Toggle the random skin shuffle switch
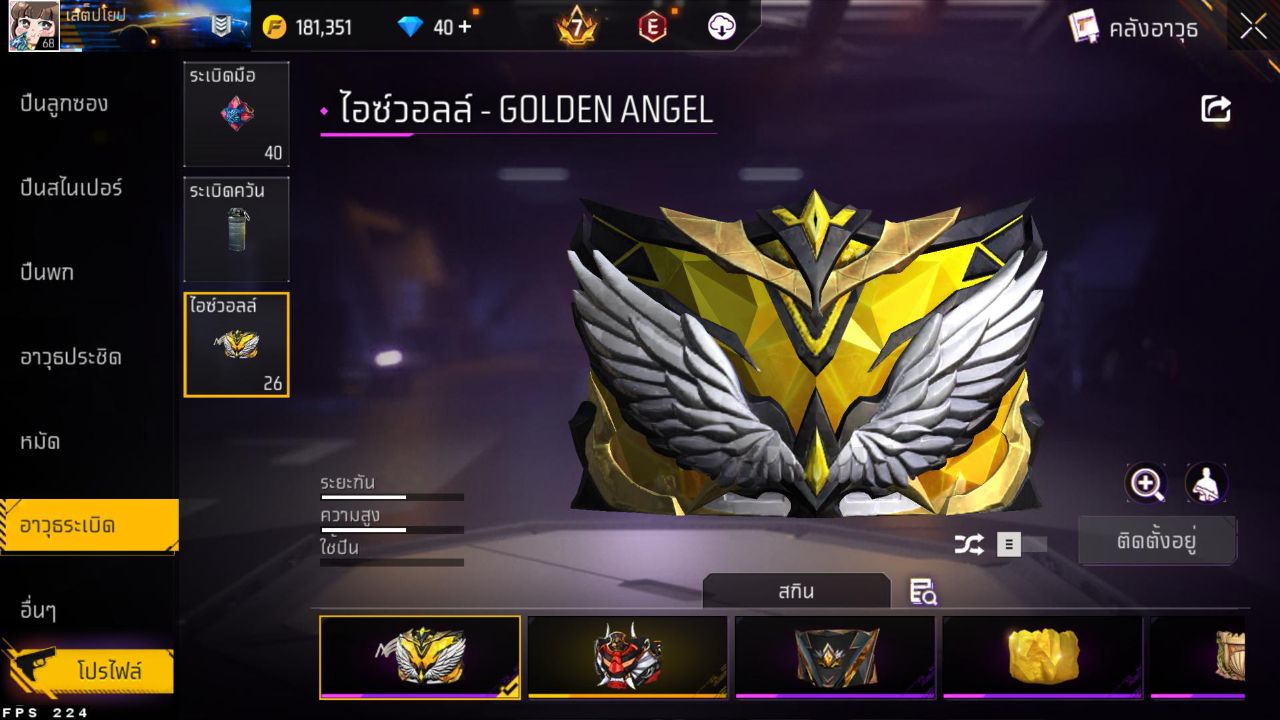The height and width of the screenshot is (720, 1280). [x=1021, y=544]
